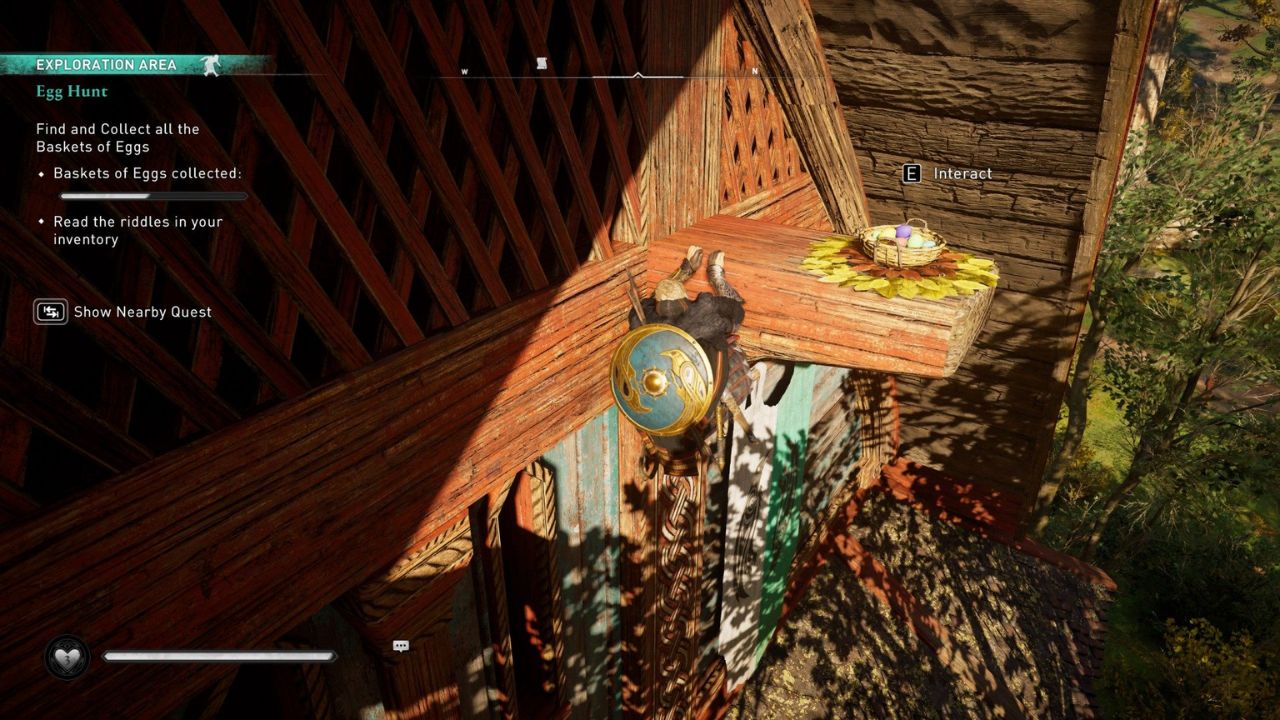Click the Baskets of Eggs progress bar
The width and height of the screenshot is (1280, 720).
click(x=155, y=196)
